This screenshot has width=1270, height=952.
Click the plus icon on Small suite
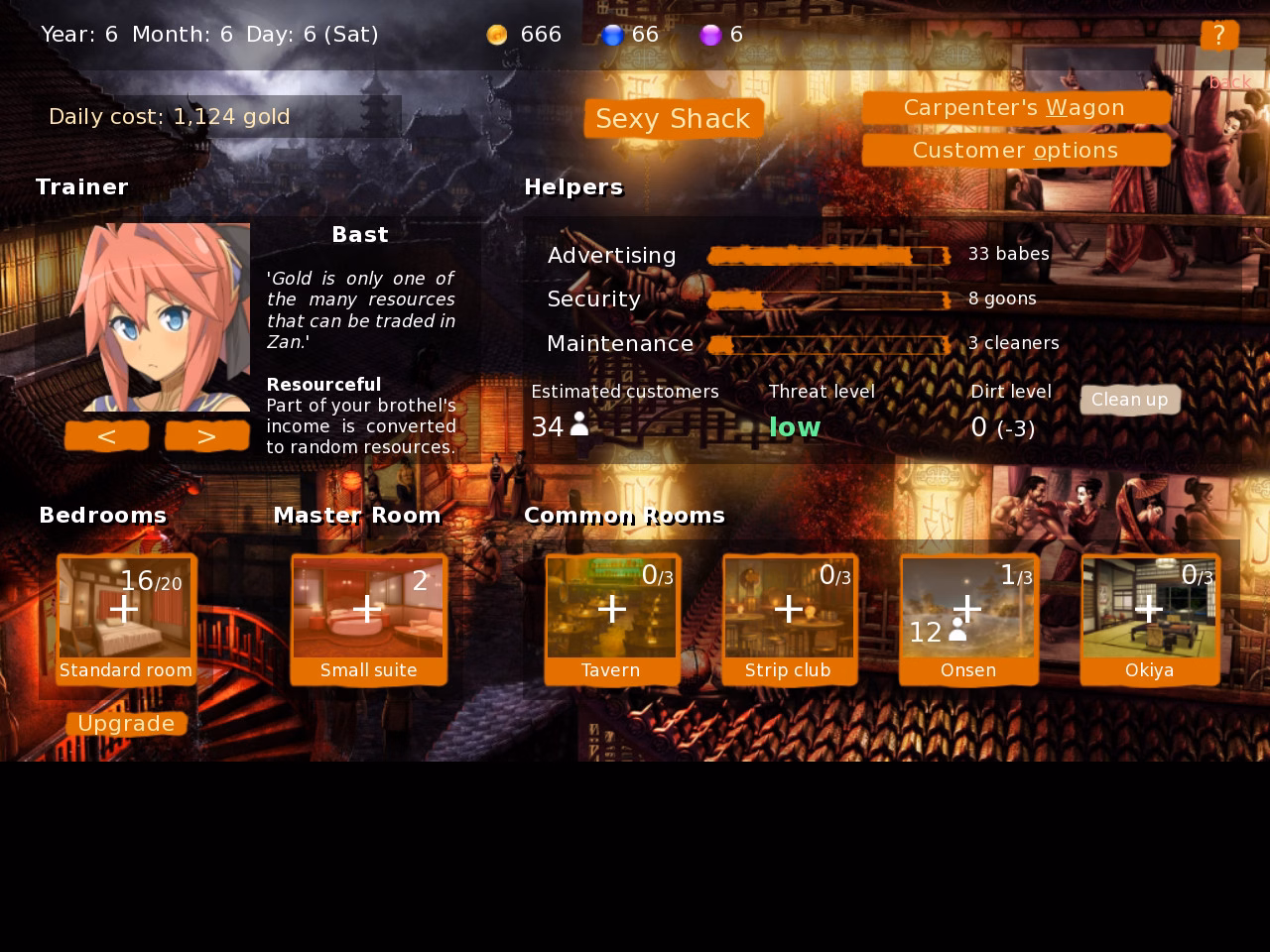367,609
